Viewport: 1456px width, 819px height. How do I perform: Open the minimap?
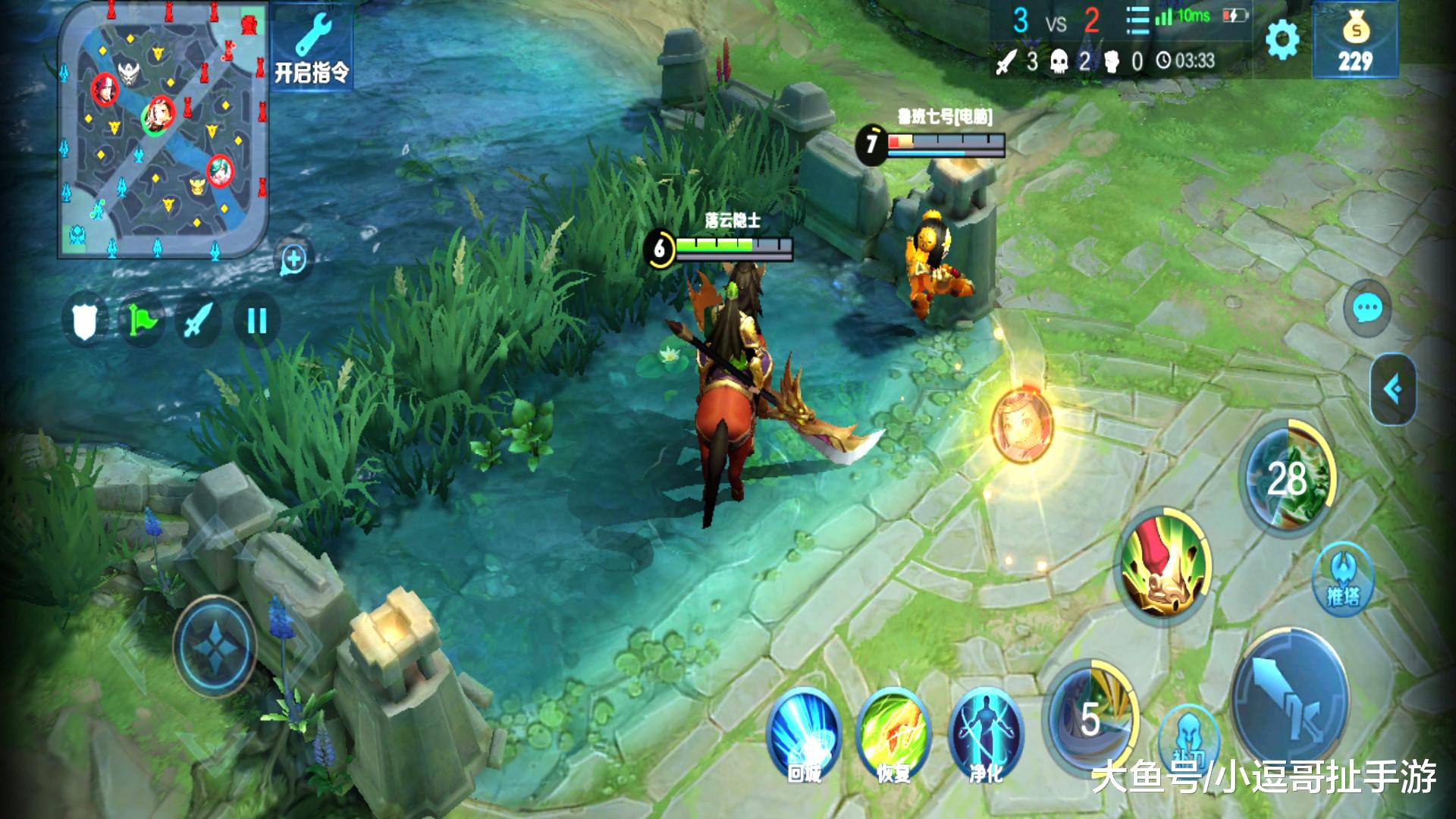(163, 129)
